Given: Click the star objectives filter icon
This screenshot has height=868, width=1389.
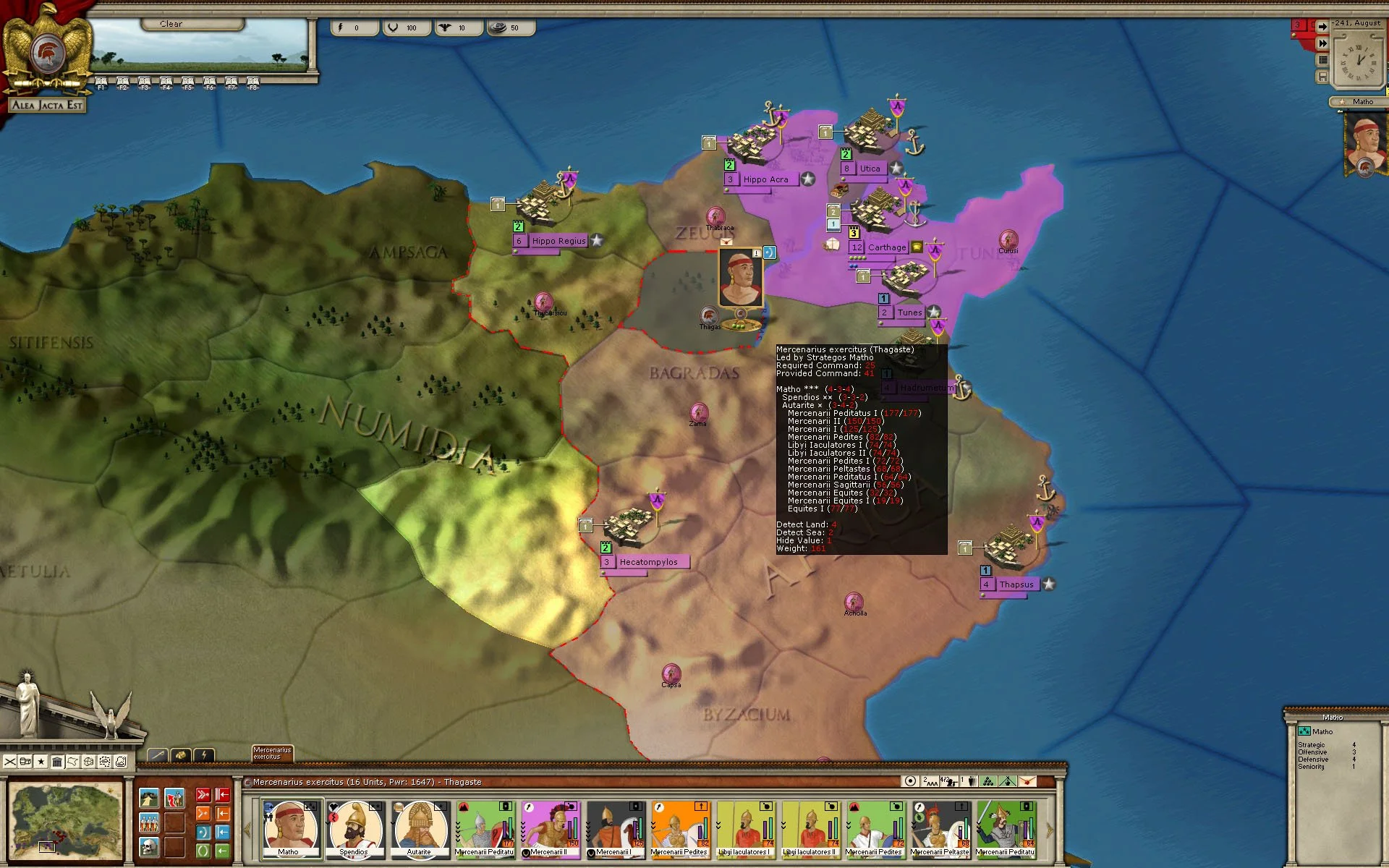Looking at the screenshot, I should 41,762.
